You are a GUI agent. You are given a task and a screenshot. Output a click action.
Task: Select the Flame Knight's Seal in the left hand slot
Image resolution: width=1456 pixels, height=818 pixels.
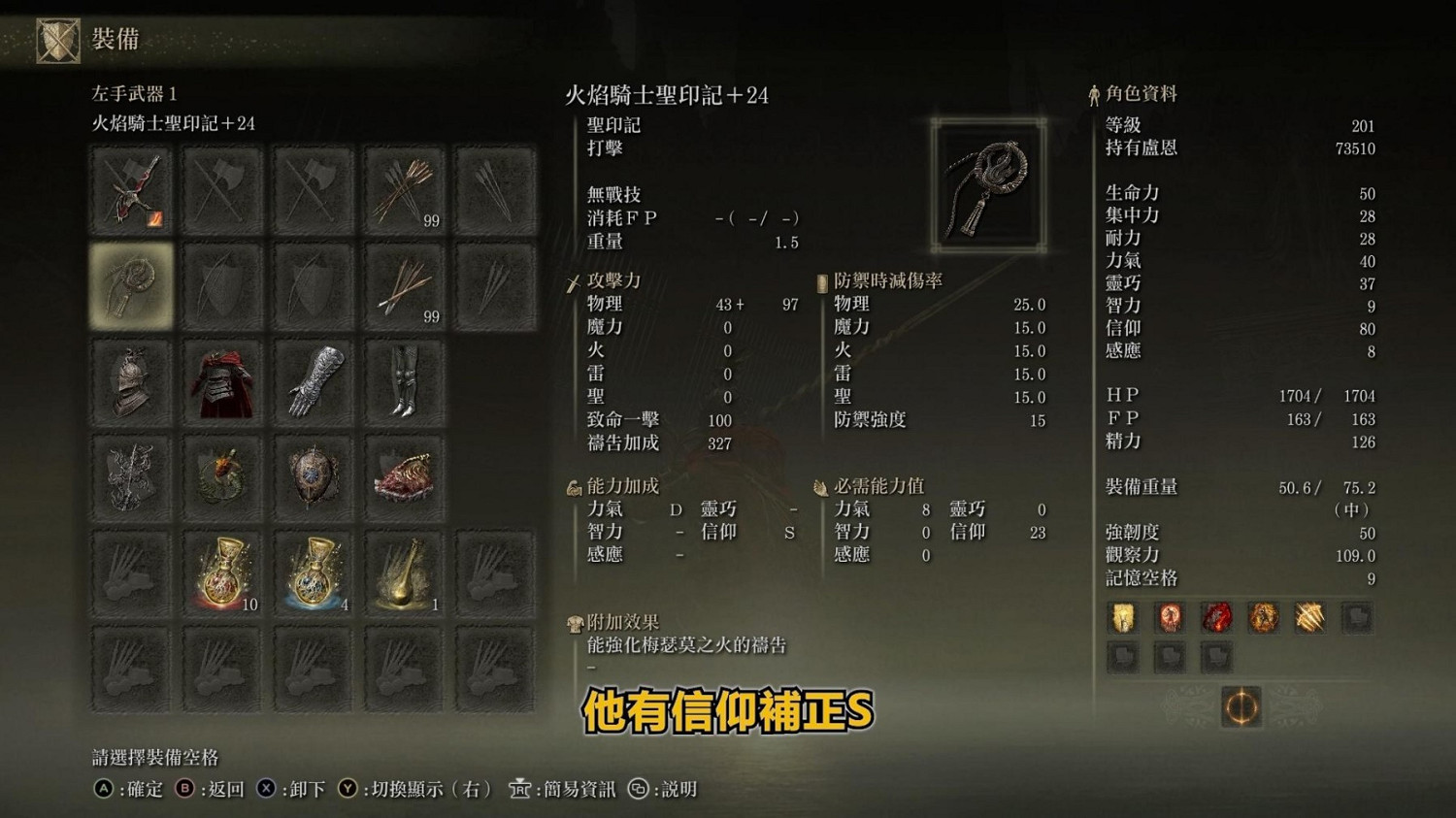point(132,285)
